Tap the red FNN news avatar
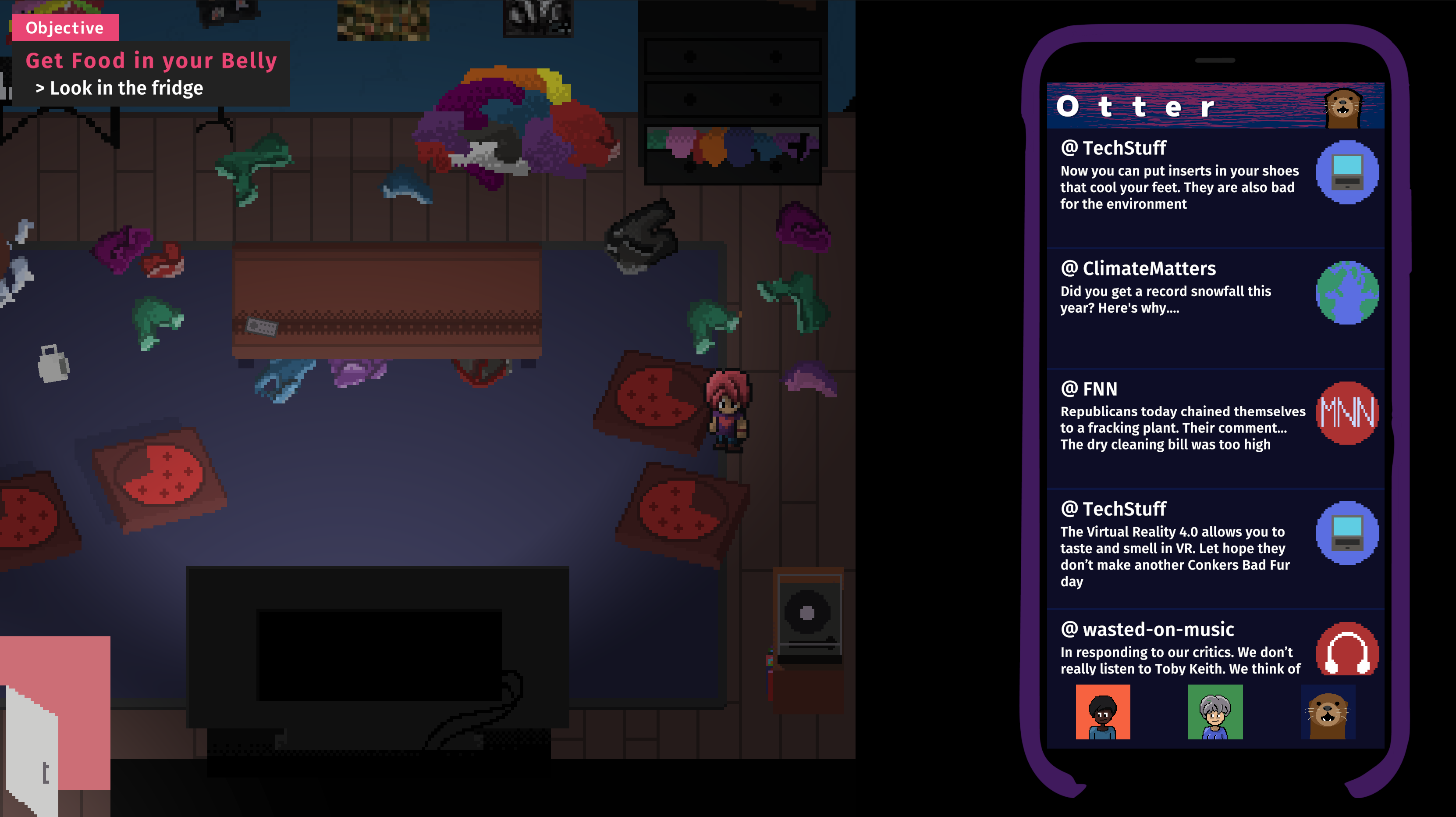The image size is (1456, 817). pyautogui.click(x=1346, y=413)
